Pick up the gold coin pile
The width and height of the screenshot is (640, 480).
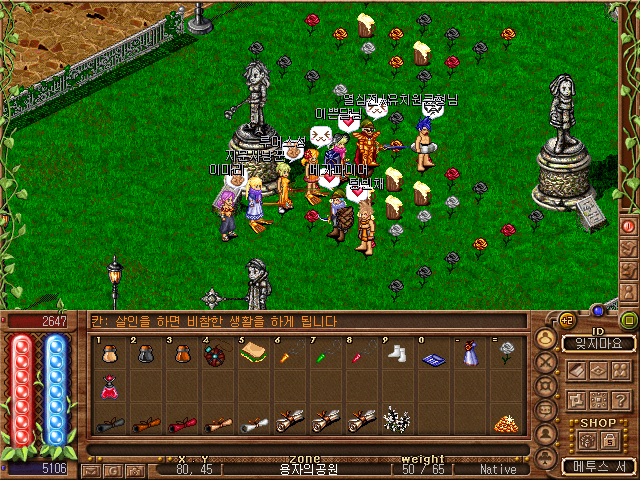click(x=505, y=423)
